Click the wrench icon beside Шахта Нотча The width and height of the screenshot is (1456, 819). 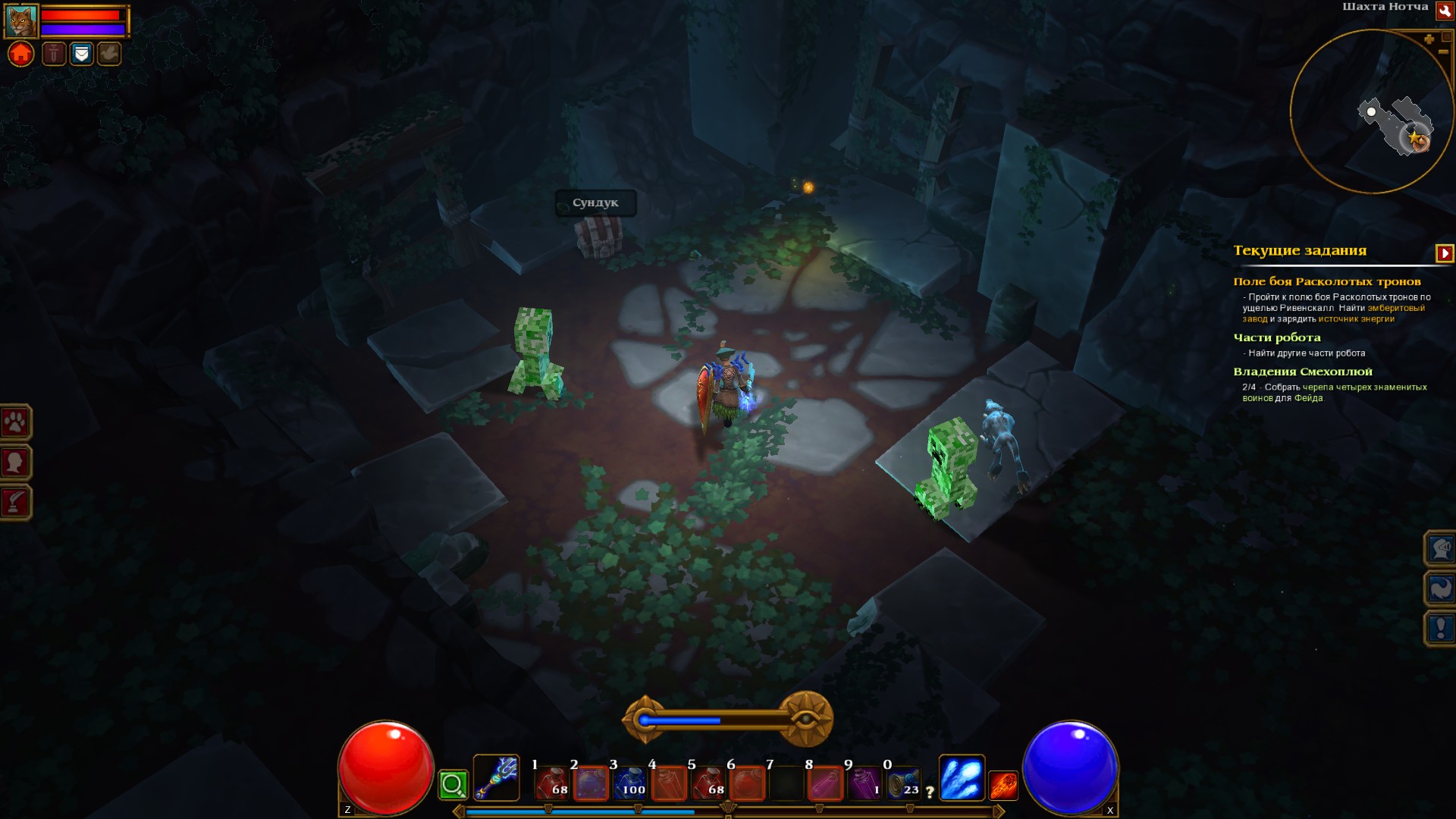(x=1445, y=11)
